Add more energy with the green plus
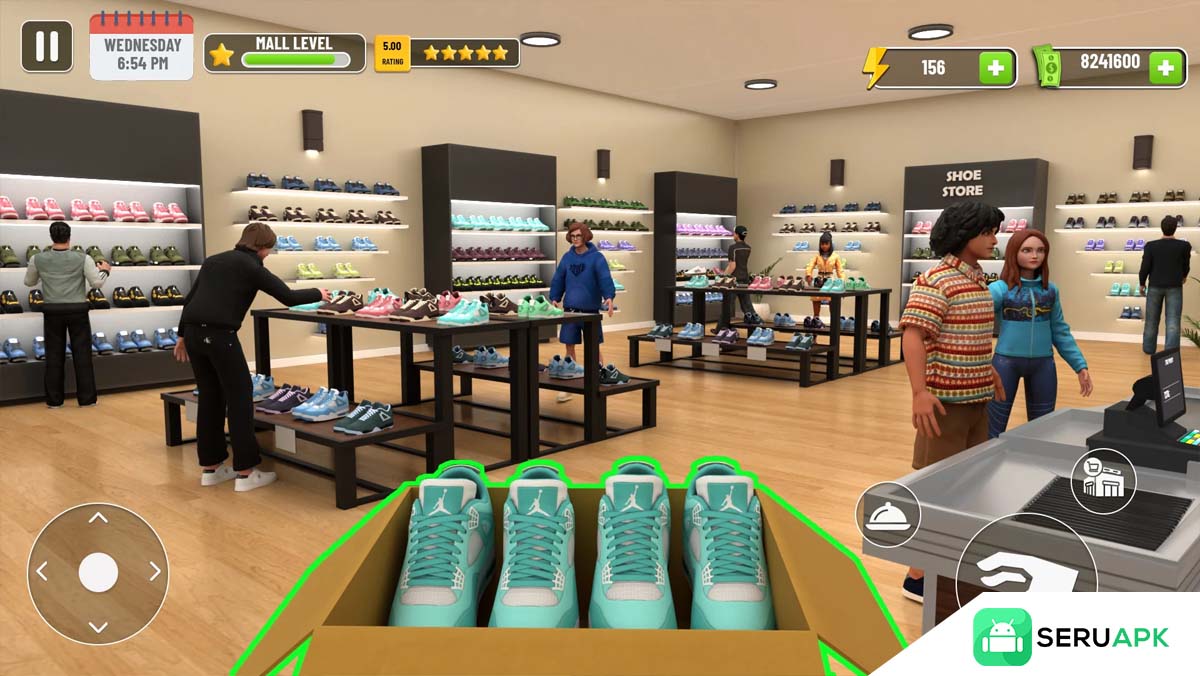The image size is (1200, 676). [x=995, y=68]
